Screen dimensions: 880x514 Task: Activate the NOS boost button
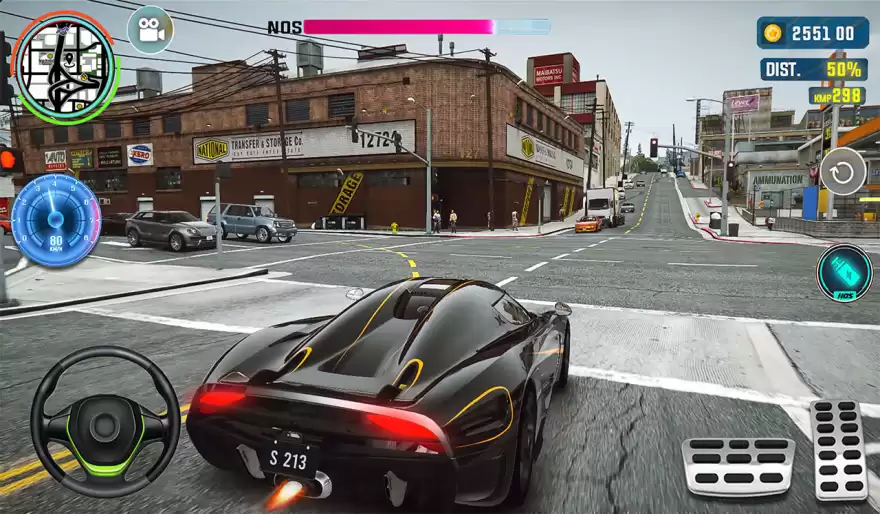tap(843, 273)
